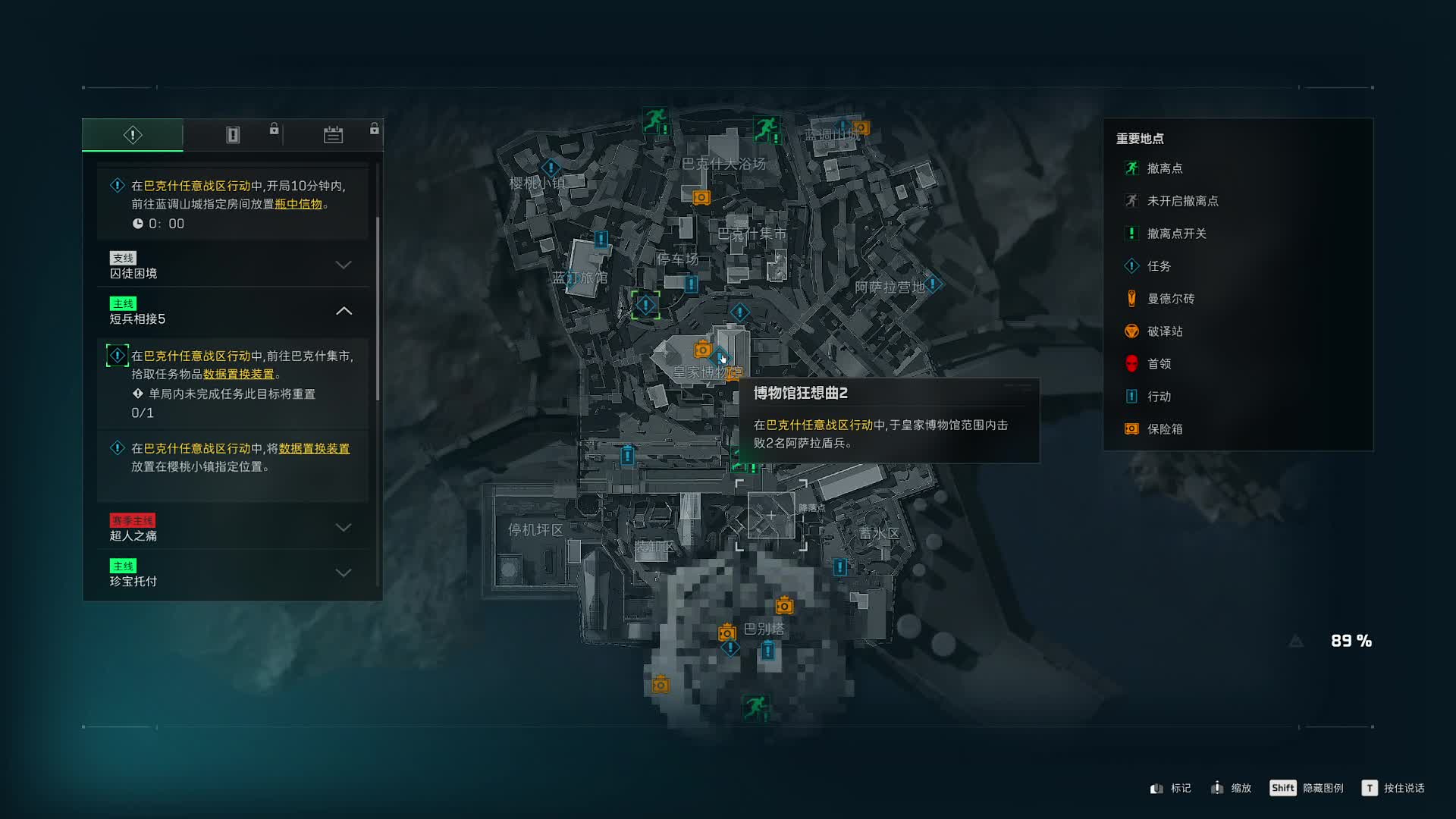Toggle 首领 boss legend entry
The width and height of the screenshot is (1456, 819).
tap(1159, 364)
